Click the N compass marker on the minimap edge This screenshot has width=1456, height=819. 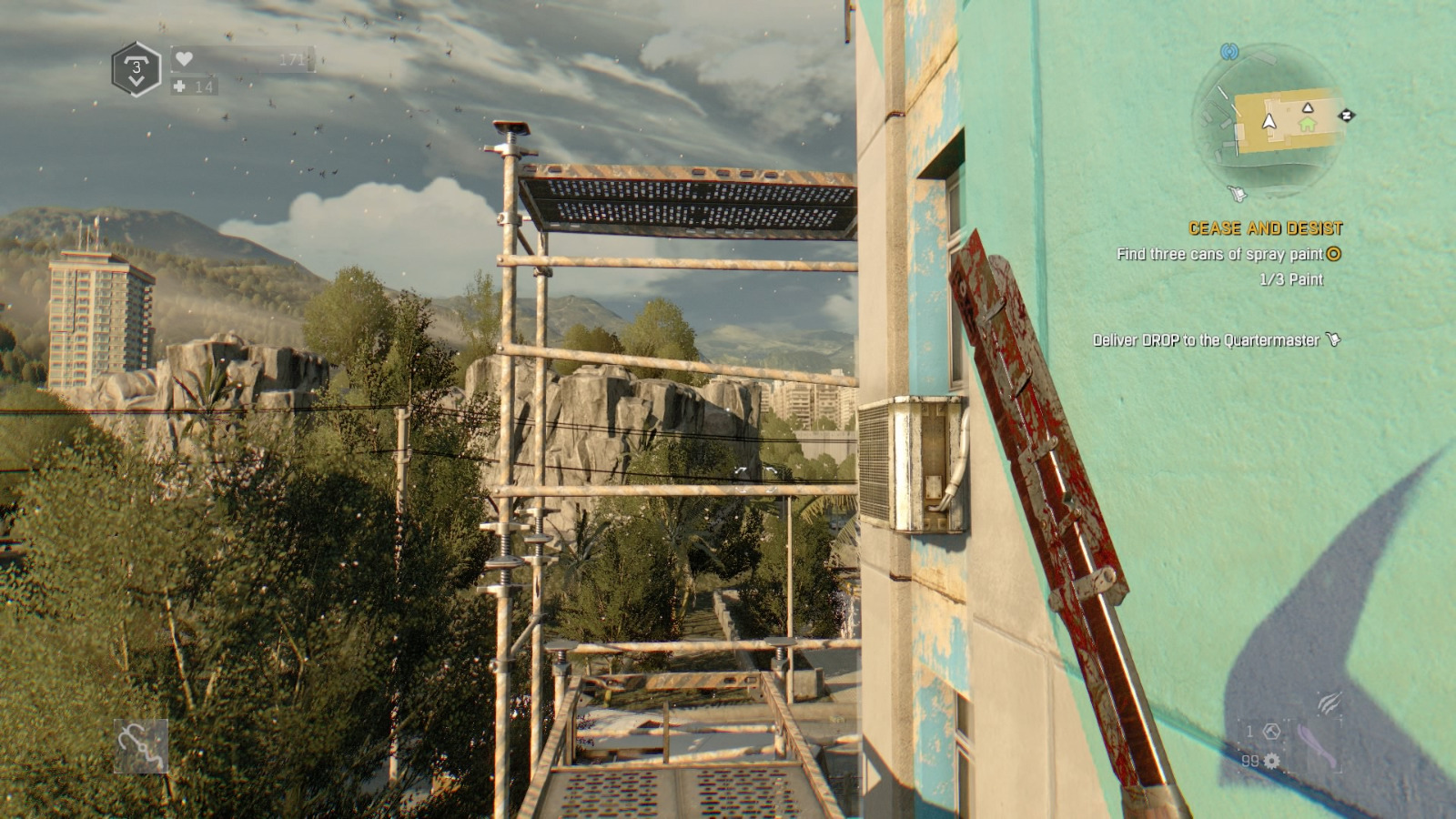point(1347,115)
